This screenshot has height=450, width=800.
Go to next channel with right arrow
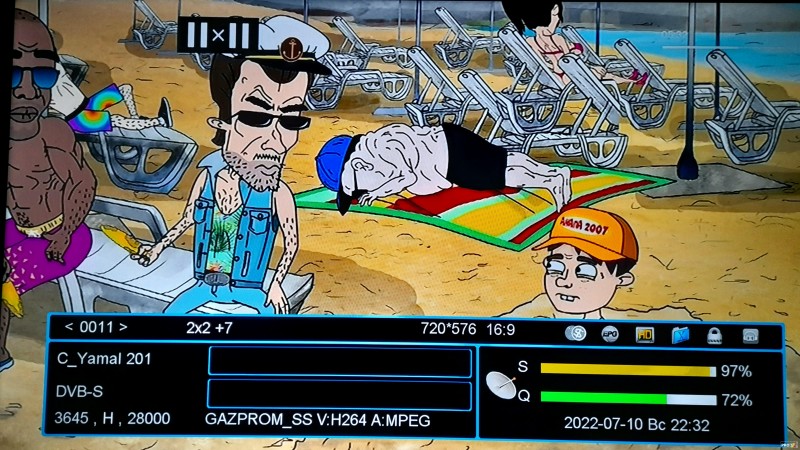(123, 327)
